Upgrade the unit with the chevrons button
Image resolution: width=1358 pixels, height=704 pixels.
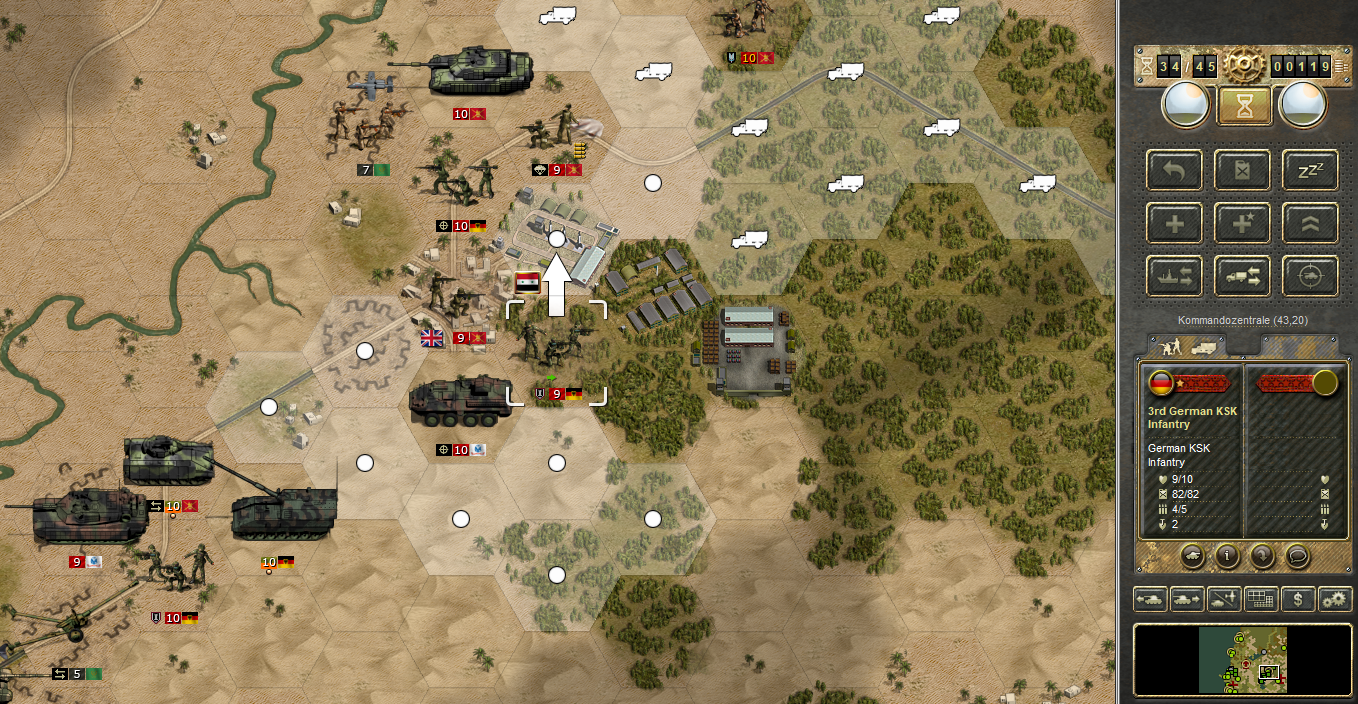(x=1310, y=223)
